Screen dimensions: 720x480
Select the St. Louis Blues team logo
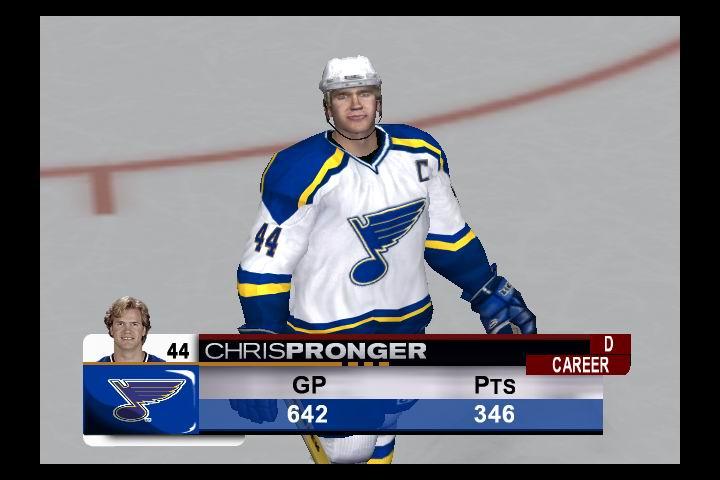pos(141,398)
